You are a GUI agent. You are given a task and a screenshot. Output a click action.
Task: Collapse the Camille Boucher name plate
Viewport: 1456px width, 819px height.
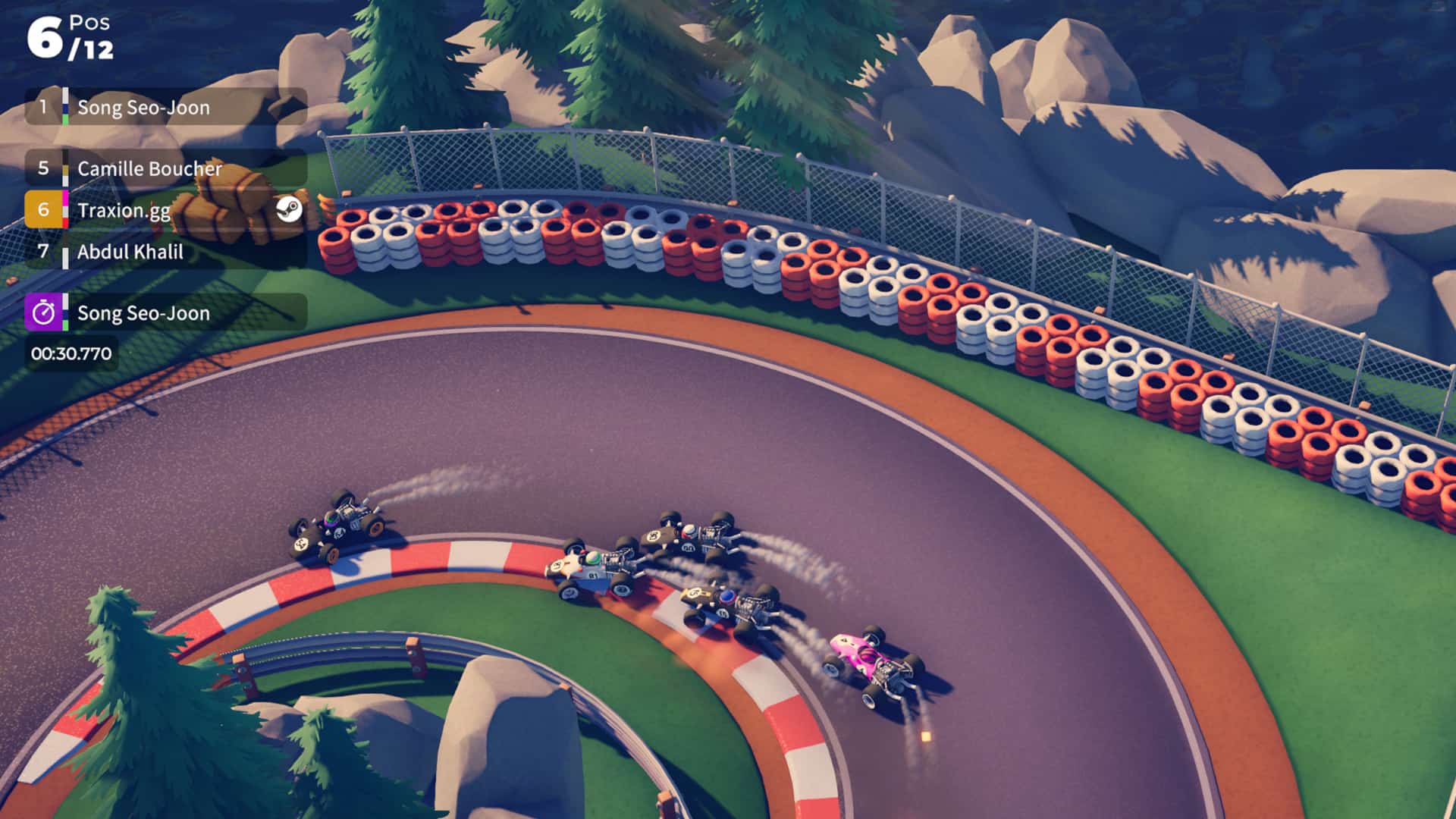click(148, 168)
